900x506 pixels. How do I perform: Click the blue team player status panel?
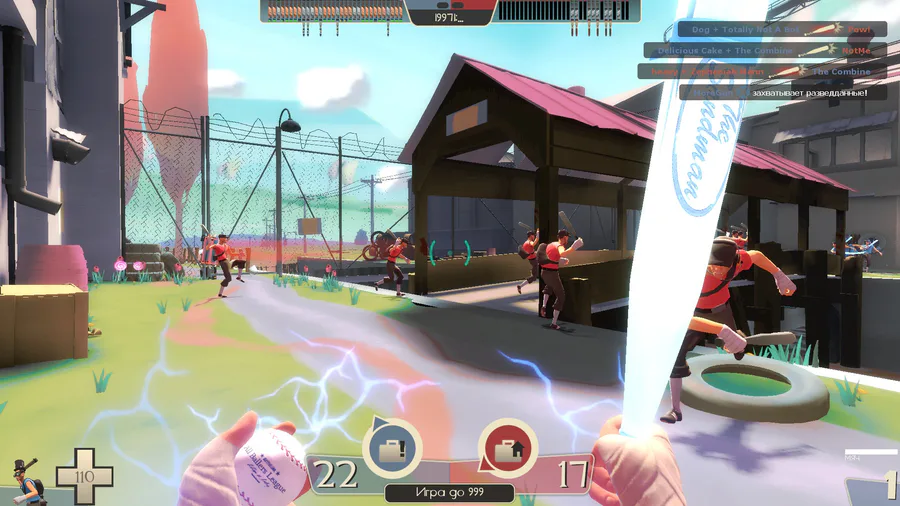click(x=334, y=11)
